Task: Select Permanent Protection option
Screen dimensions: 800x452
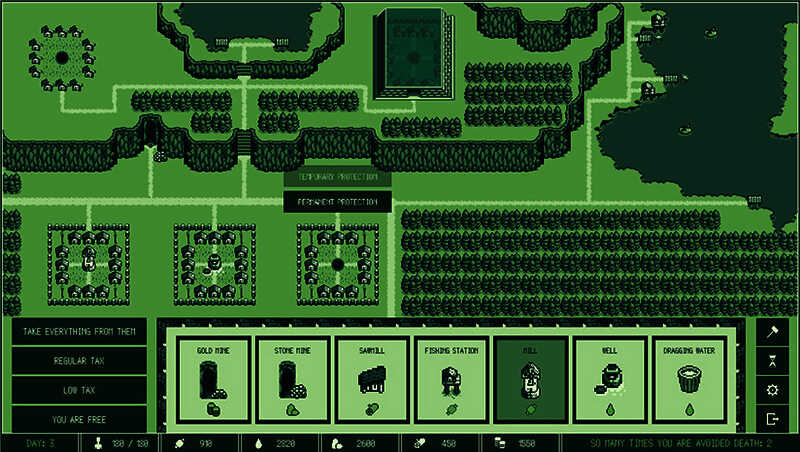Action: pyautogui.click(x=337, y=202)
